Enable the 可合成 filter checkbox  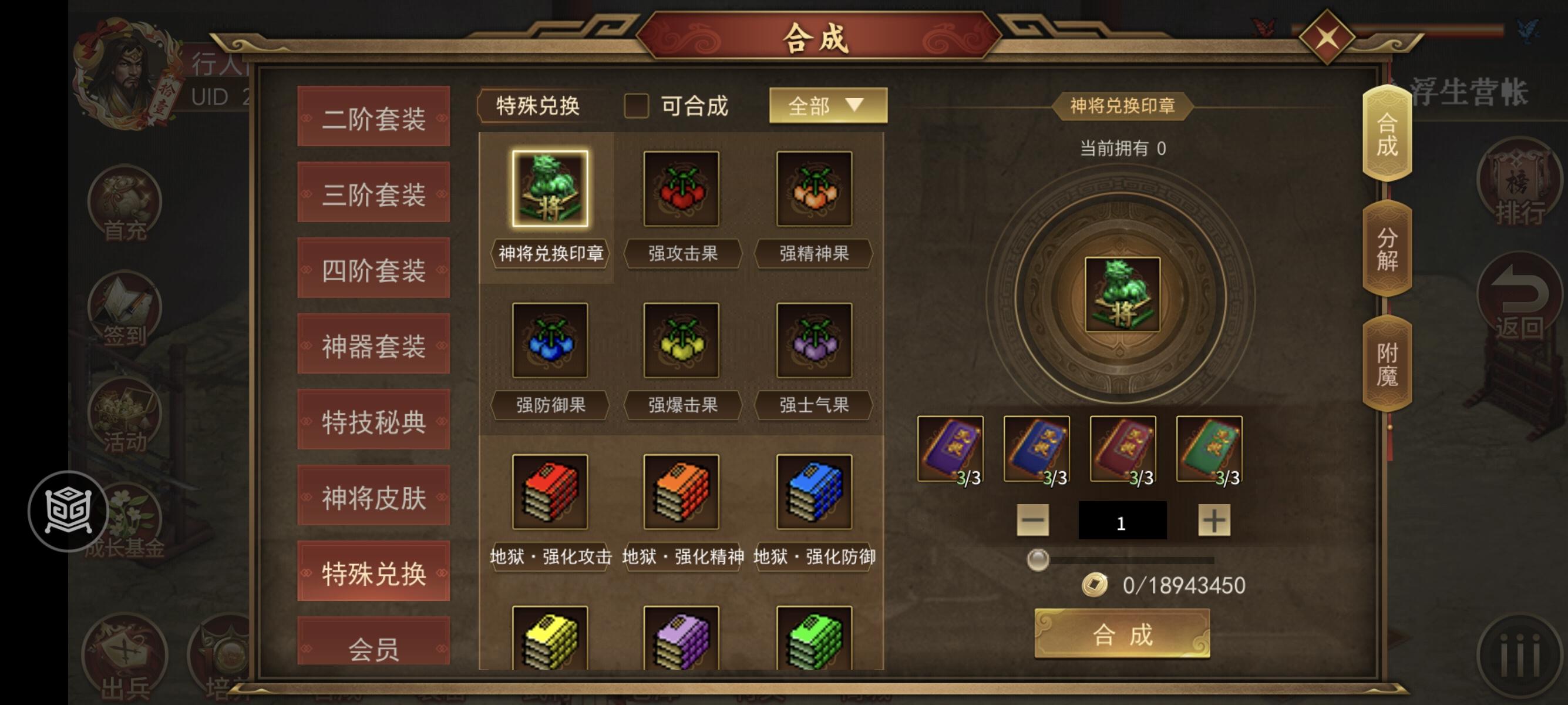pyautogui.click(x=638, y=106)
